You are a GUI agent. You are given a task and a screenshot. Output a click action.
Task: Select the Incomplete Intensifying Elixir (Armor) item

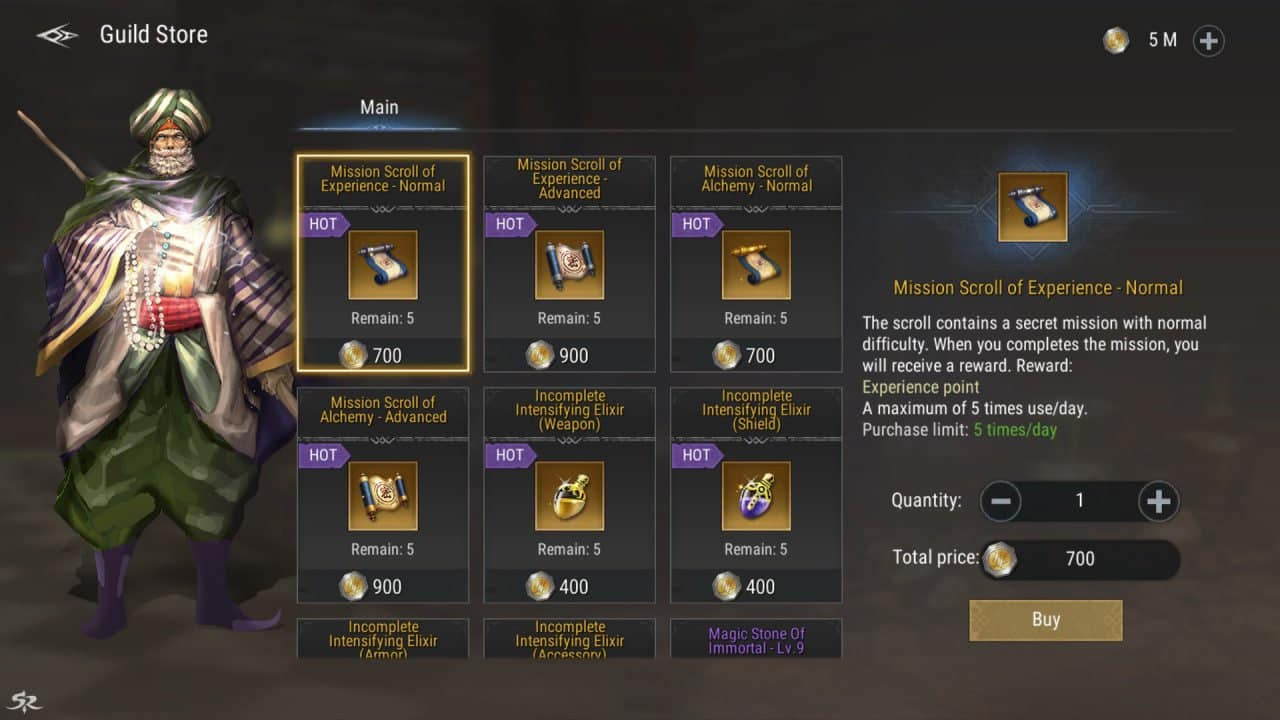click(383, 640)
